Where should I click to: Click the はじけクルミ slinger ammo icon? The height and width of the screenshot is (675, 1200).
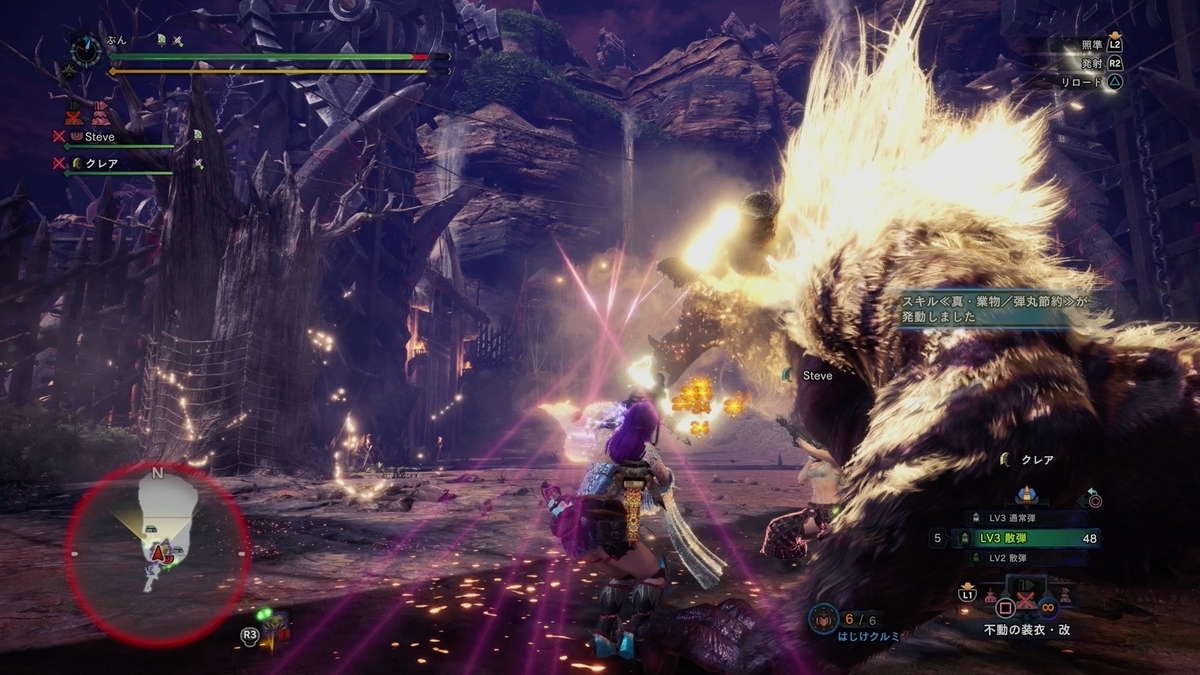(x=821, y=618)
